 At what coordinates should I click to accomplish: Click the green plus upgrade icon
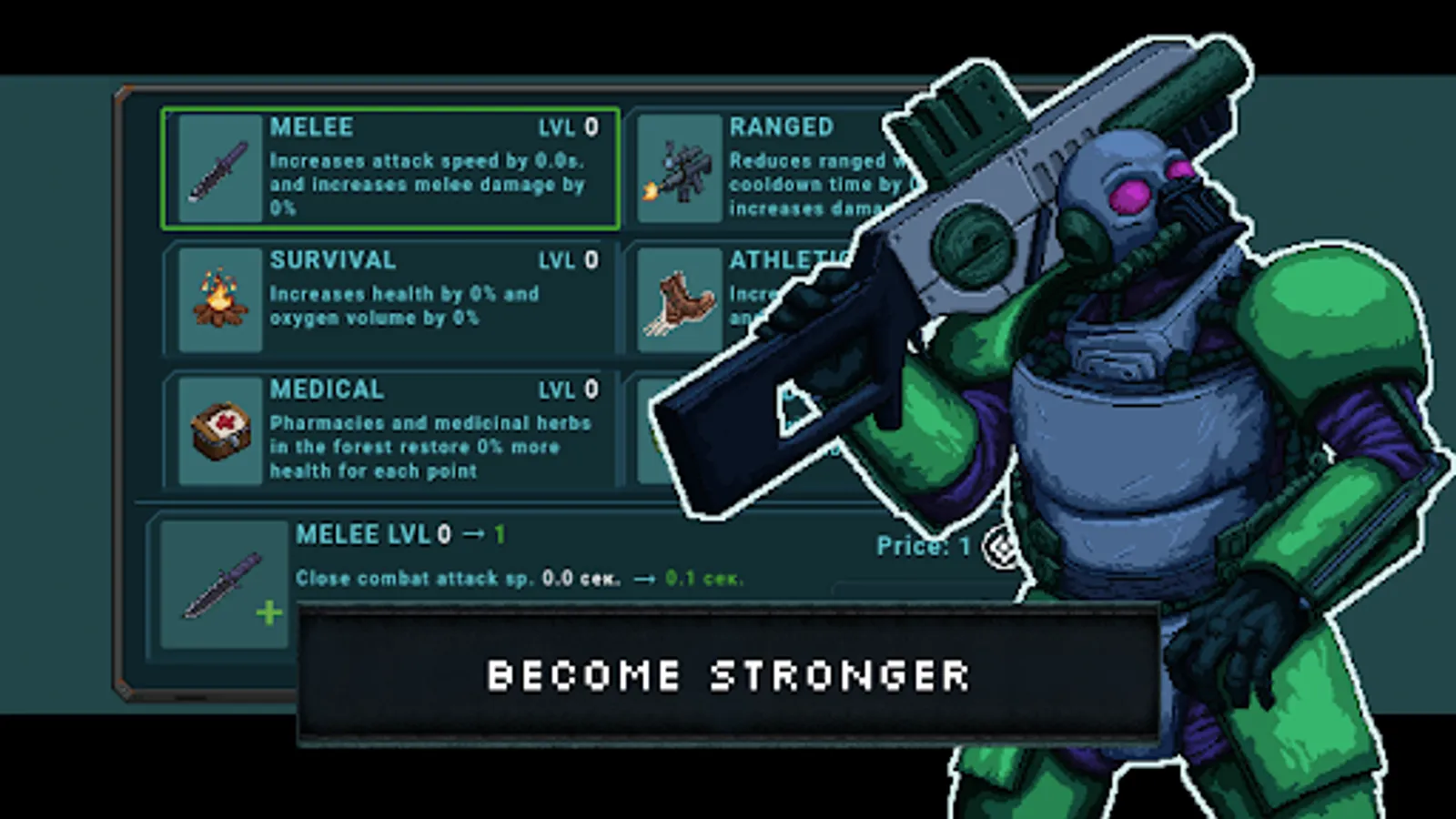point(268,613)
